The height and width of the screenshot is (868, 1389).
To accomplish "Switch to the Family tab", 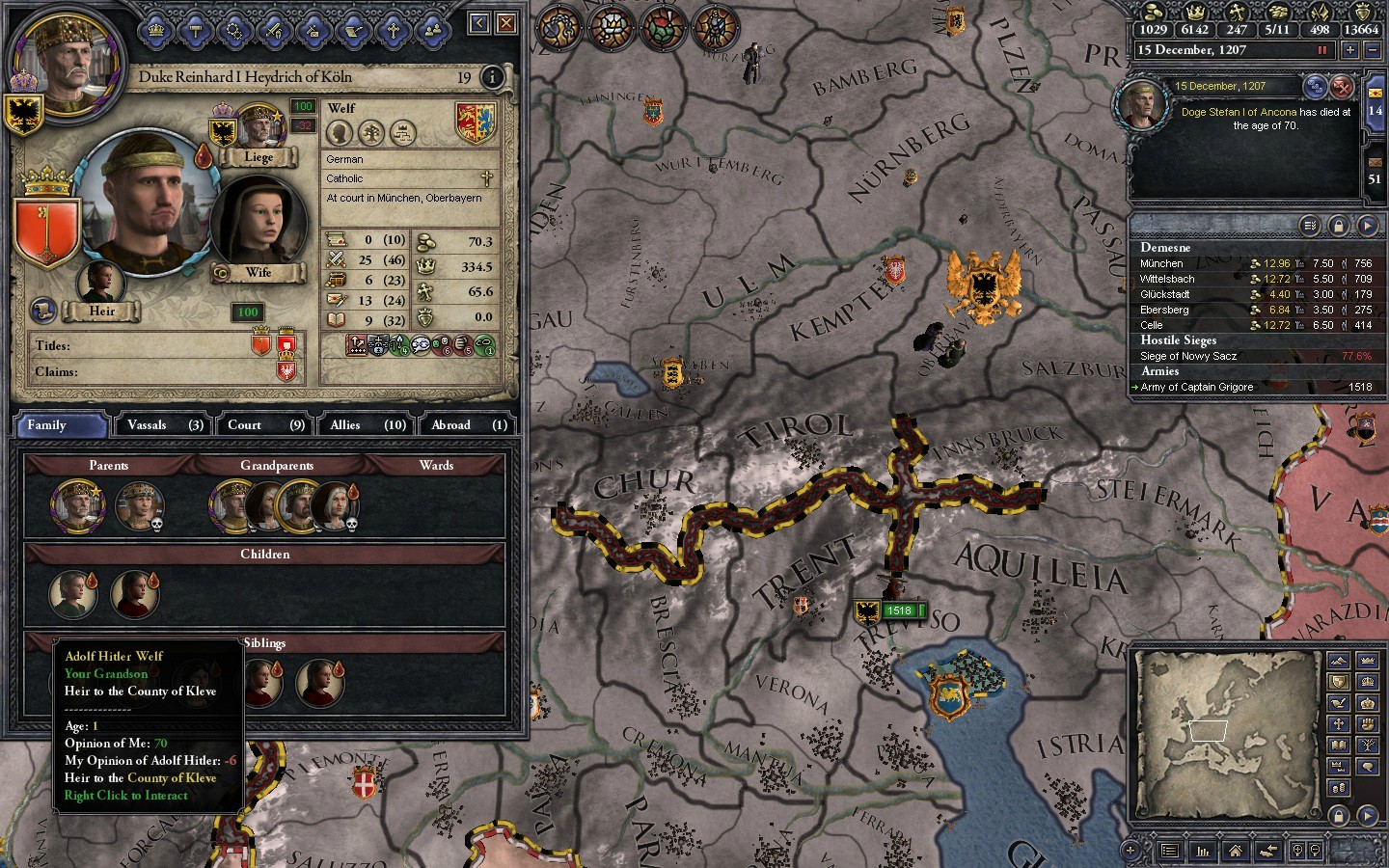I will pyautogui.click(x=60, y=425).
